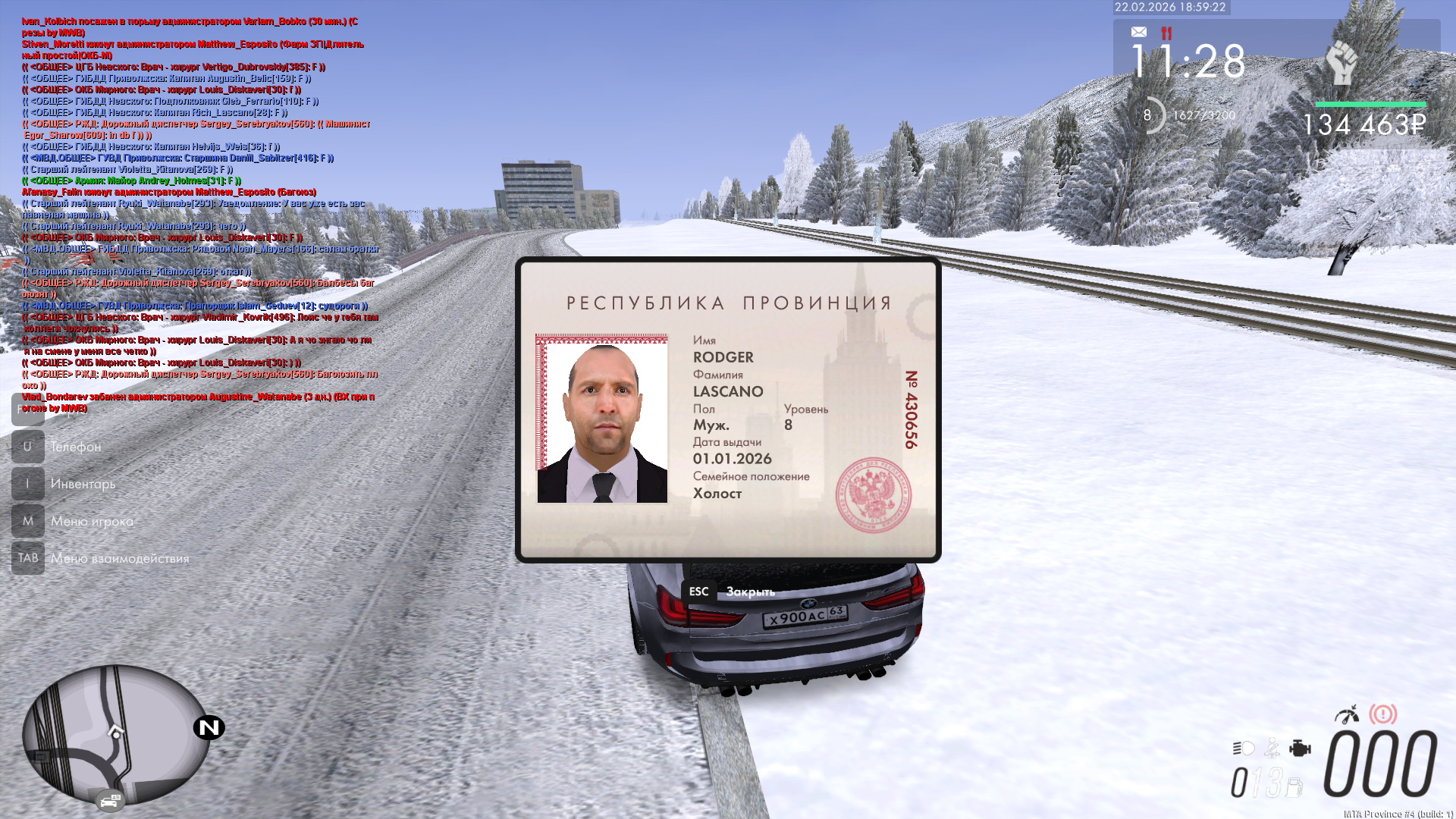Toggle the engine indicator icon
Viewport: 1456px width, 819px height.
click(x=1300, y=748)
